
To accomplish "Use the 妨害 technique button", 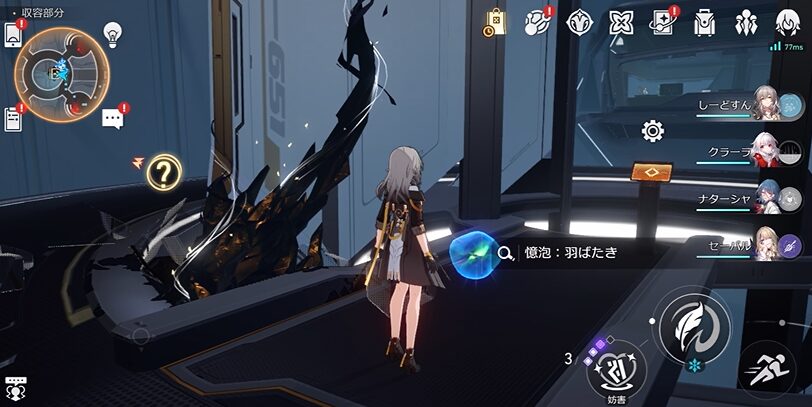I will pyautogui.click(x=616, y=369).
